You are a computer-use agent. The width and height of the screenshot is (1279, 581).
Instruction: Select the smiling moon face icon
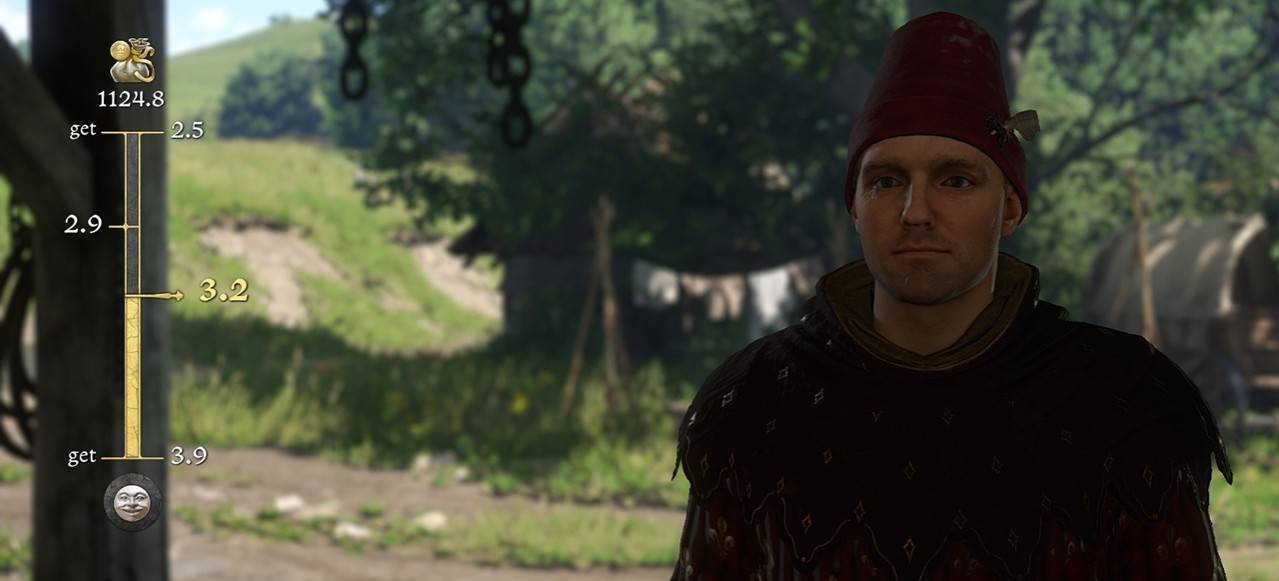click(132, 502)
